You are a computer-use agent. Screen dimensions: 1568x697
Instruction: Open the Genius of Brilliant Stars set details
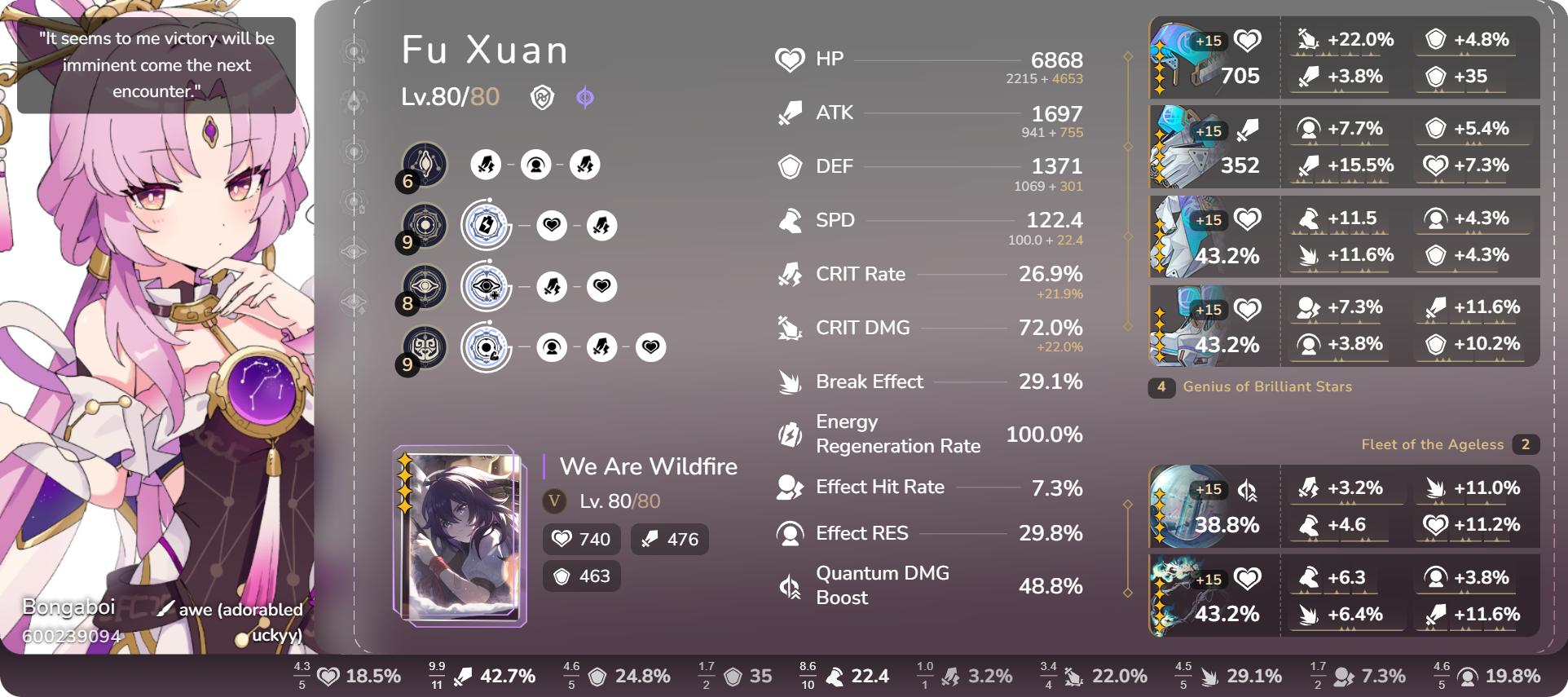click(x=1267, y=387)
